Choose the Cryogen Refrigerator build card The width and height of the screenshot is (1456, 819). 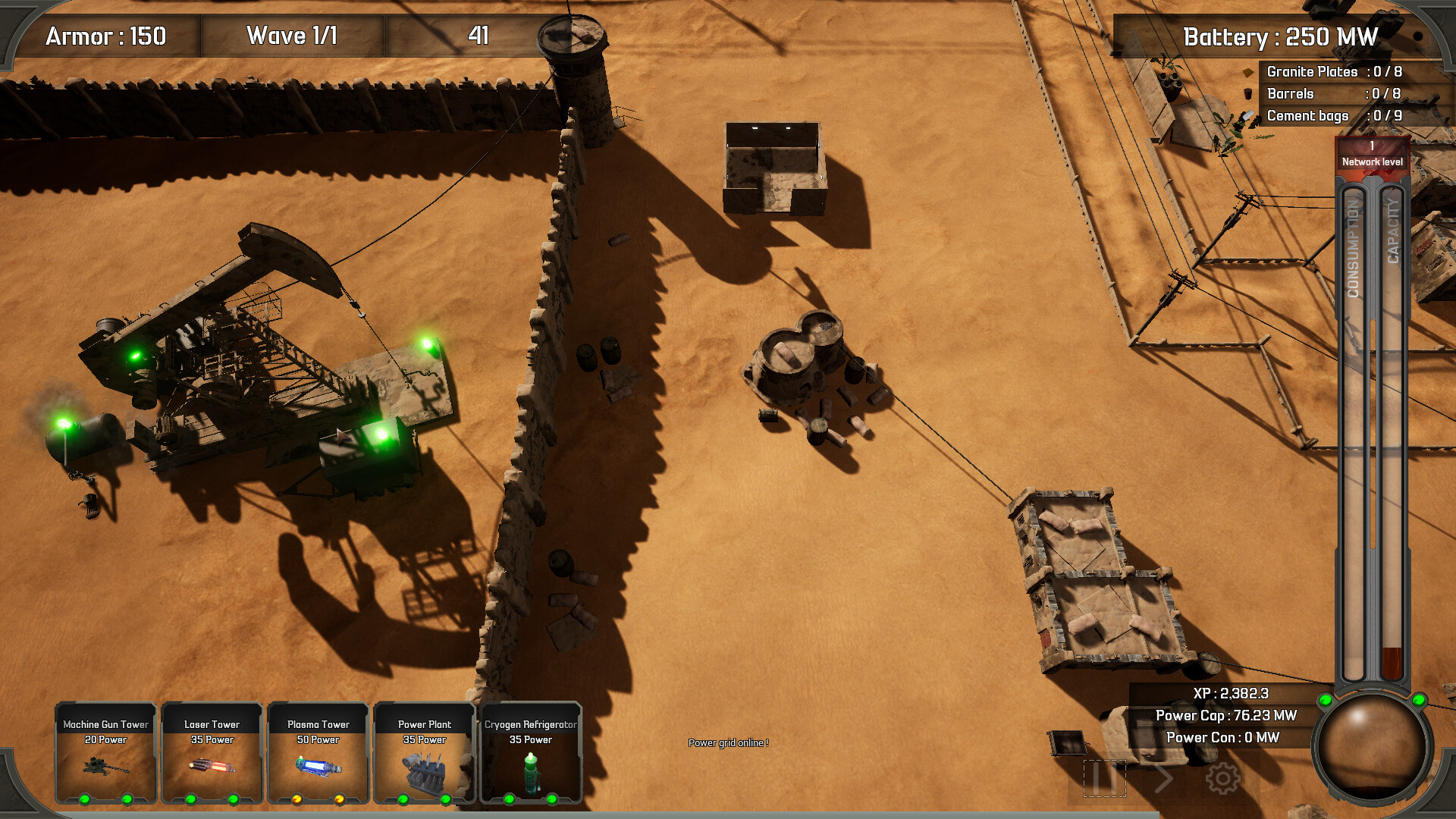pos(531,752)
